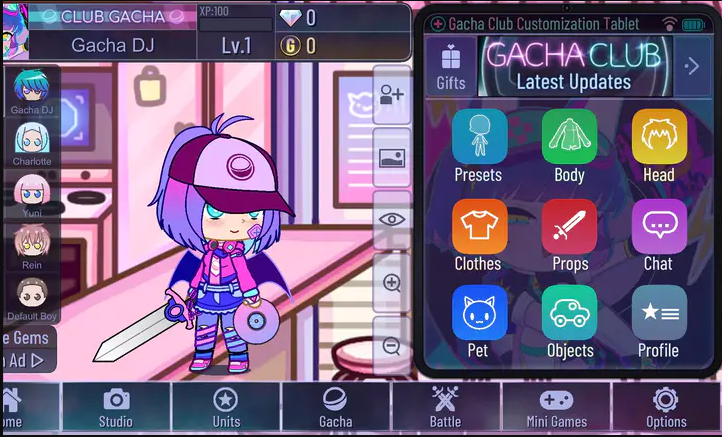Open the Gifts box
The image size is (722, 437).
coord(451,67)
